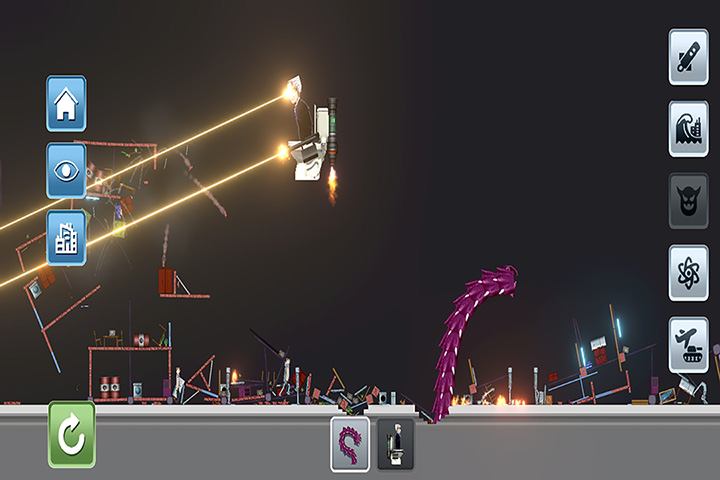Screen dimensions: 720x480
Task: Open the atom nuclear weapons category
Action: 688,273
